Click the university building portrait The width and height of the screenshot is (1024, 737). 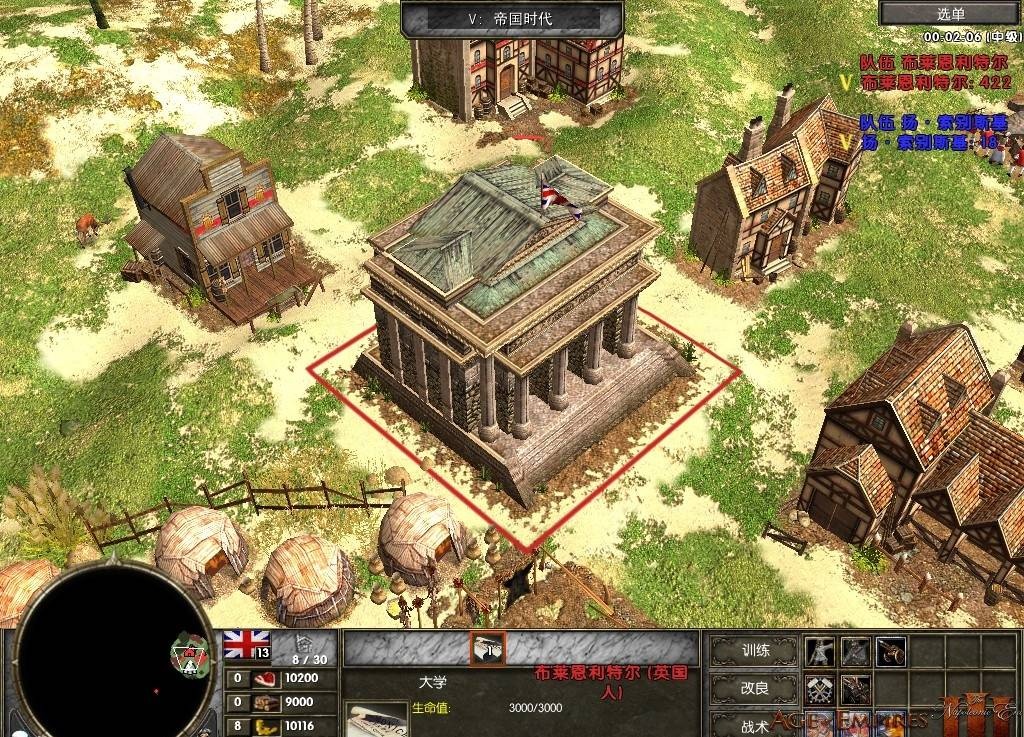(x=376, y=720)
